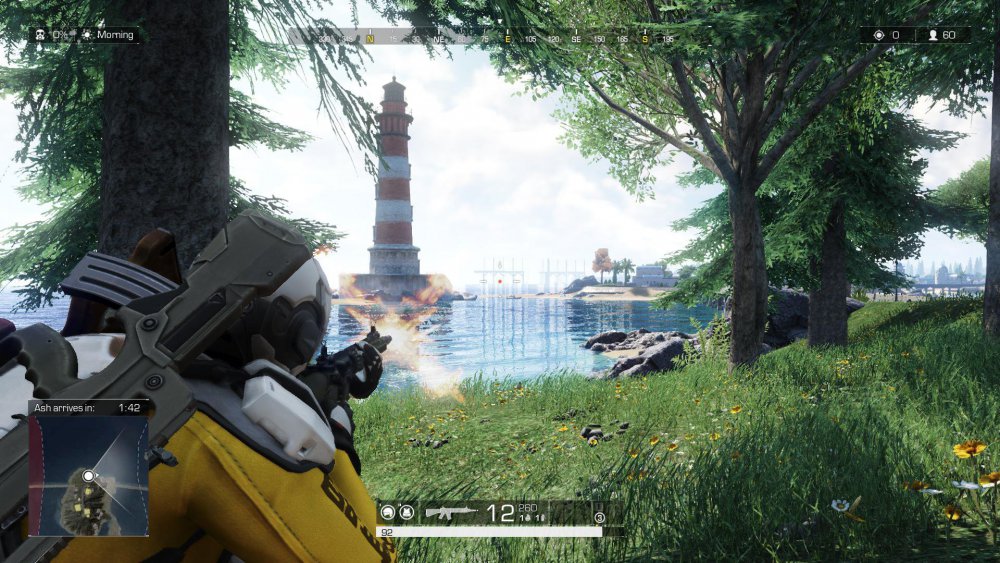Open the minimap showing the island
Viewport: 1000px width, 563px height.
coord(88,475)
